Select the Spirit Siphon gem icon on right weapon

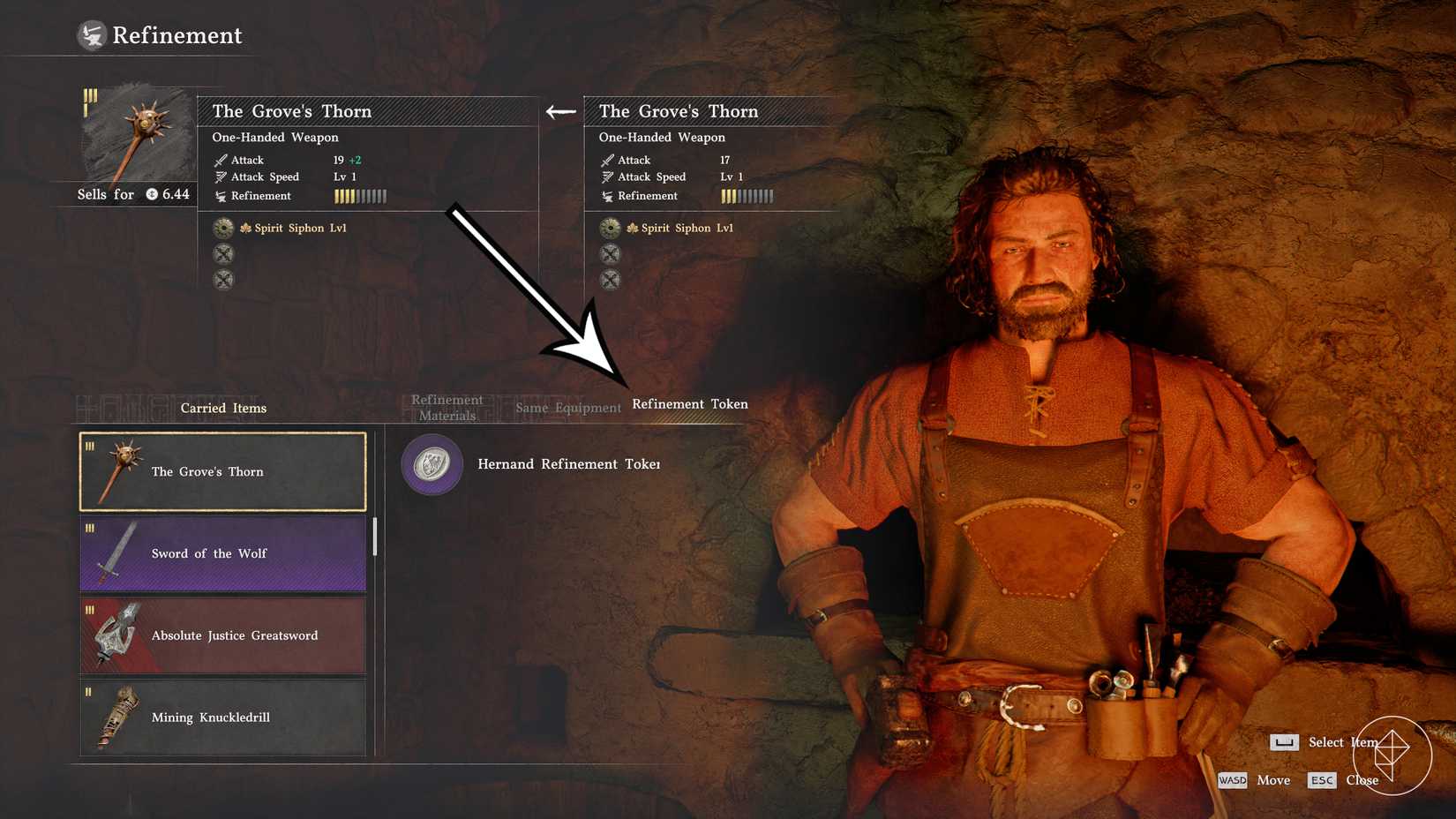(610, 228)
